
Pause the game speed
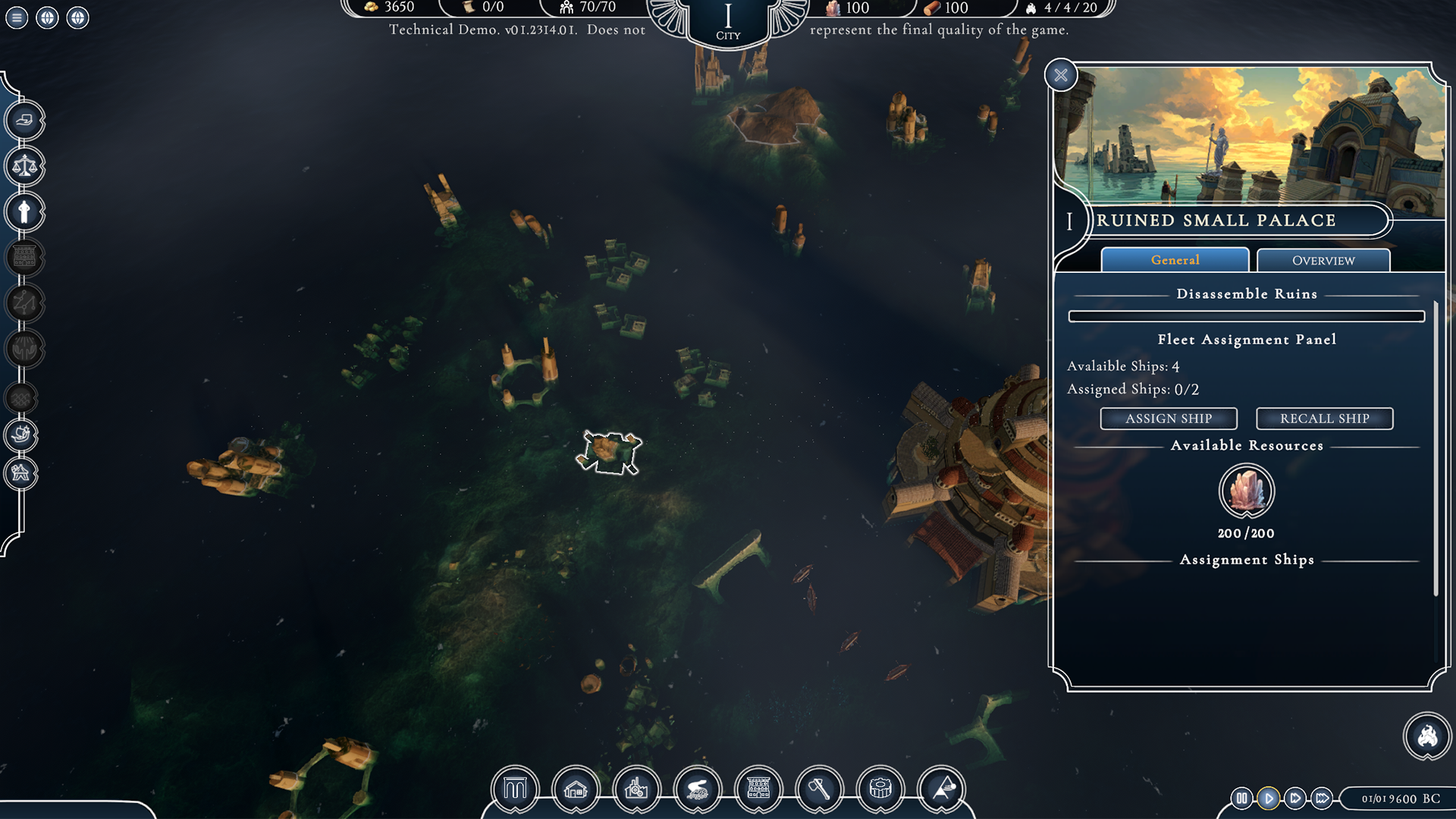pos(1241,798)
